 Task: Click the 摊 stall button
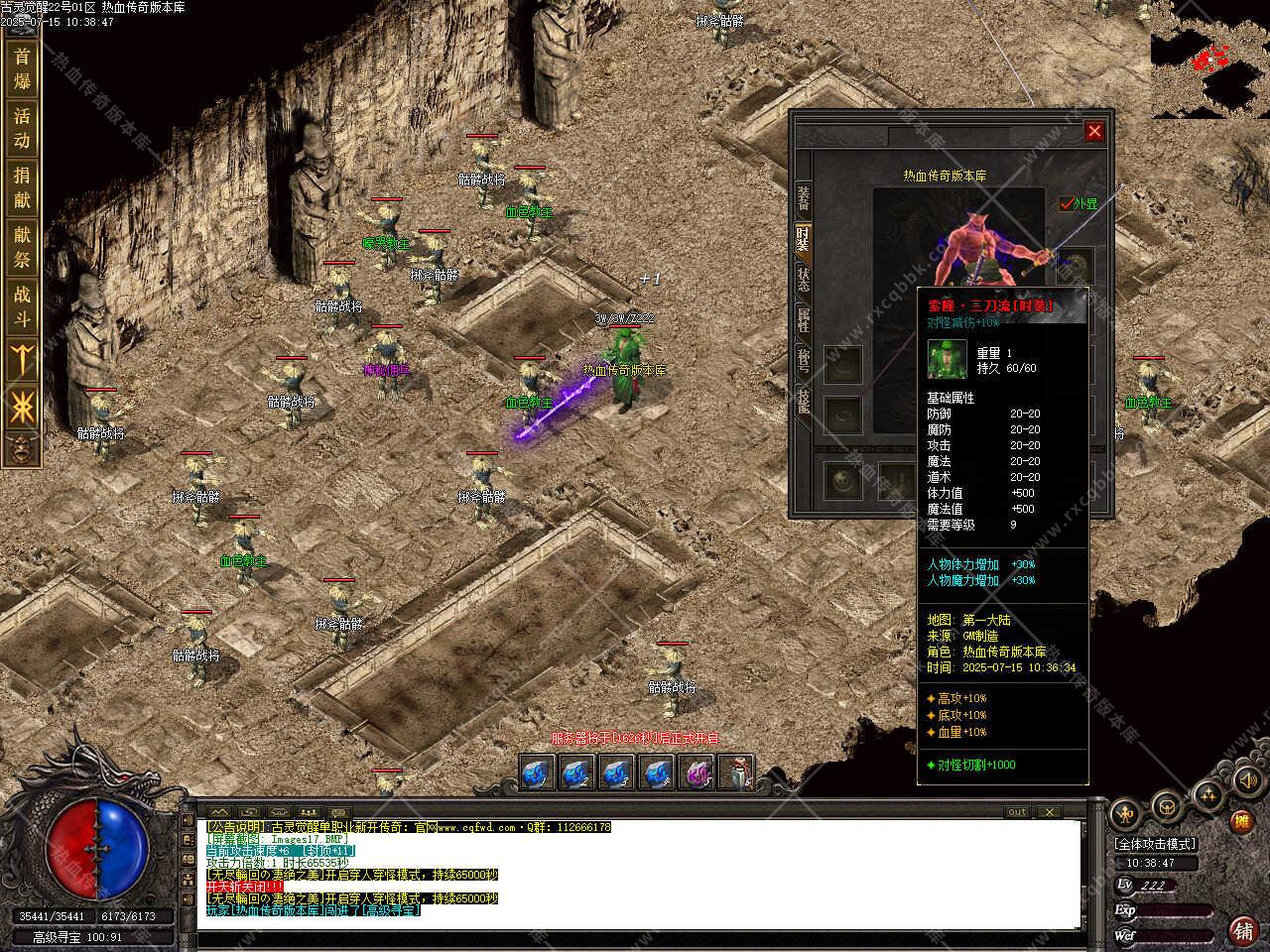(1240, 821)
